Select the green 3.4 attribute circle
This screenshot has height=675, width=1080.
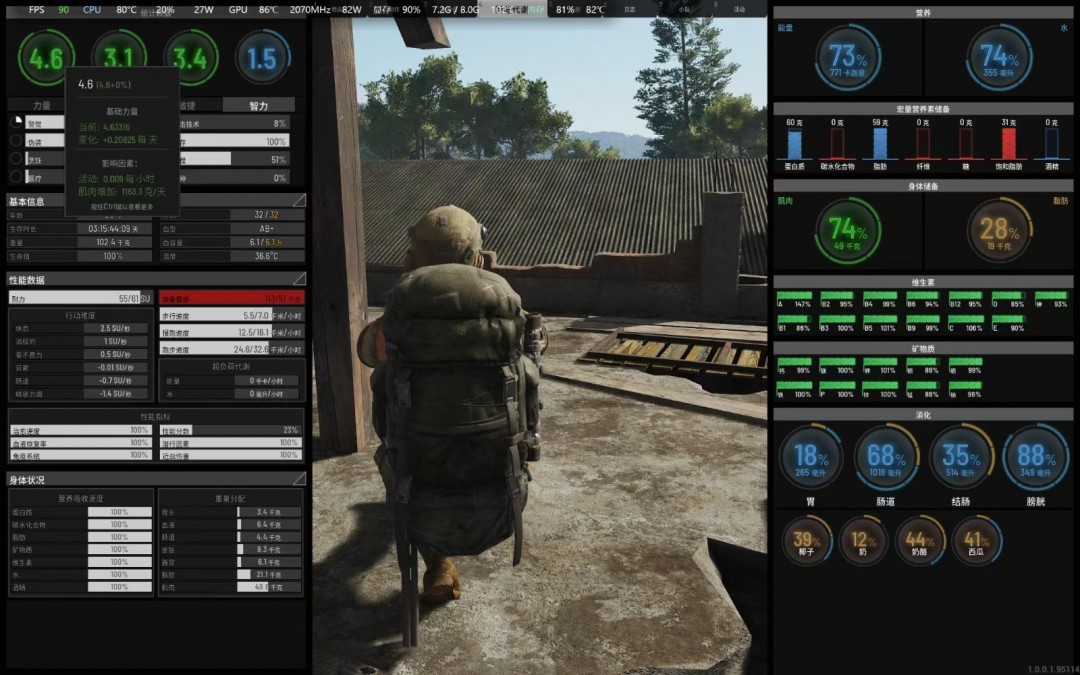(x=190, y=58)
